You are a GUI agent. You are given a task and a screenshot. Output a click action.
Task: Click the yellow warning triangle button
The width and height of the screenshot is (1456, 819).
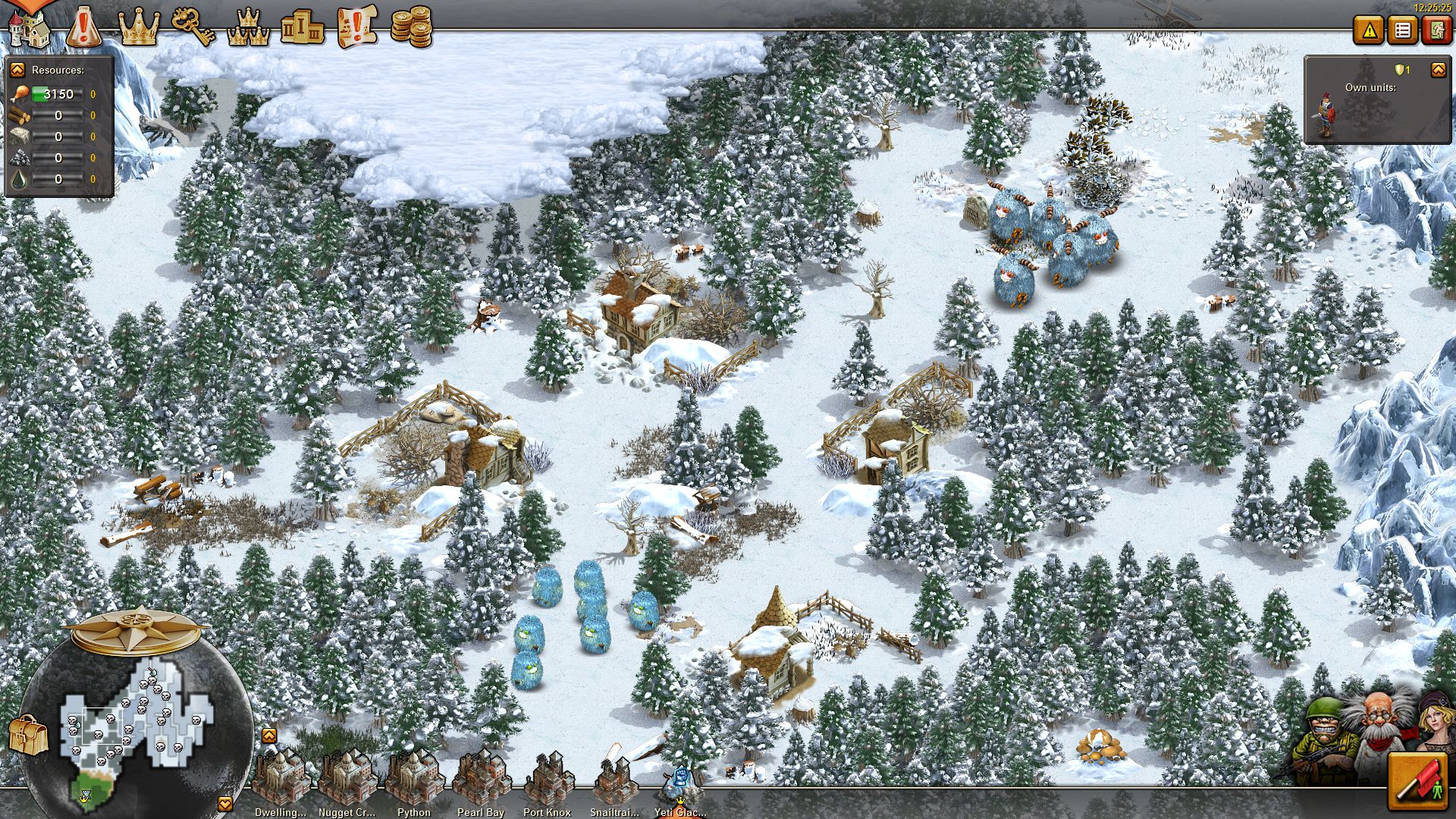pyautogui.click(x=1370, y=30)
